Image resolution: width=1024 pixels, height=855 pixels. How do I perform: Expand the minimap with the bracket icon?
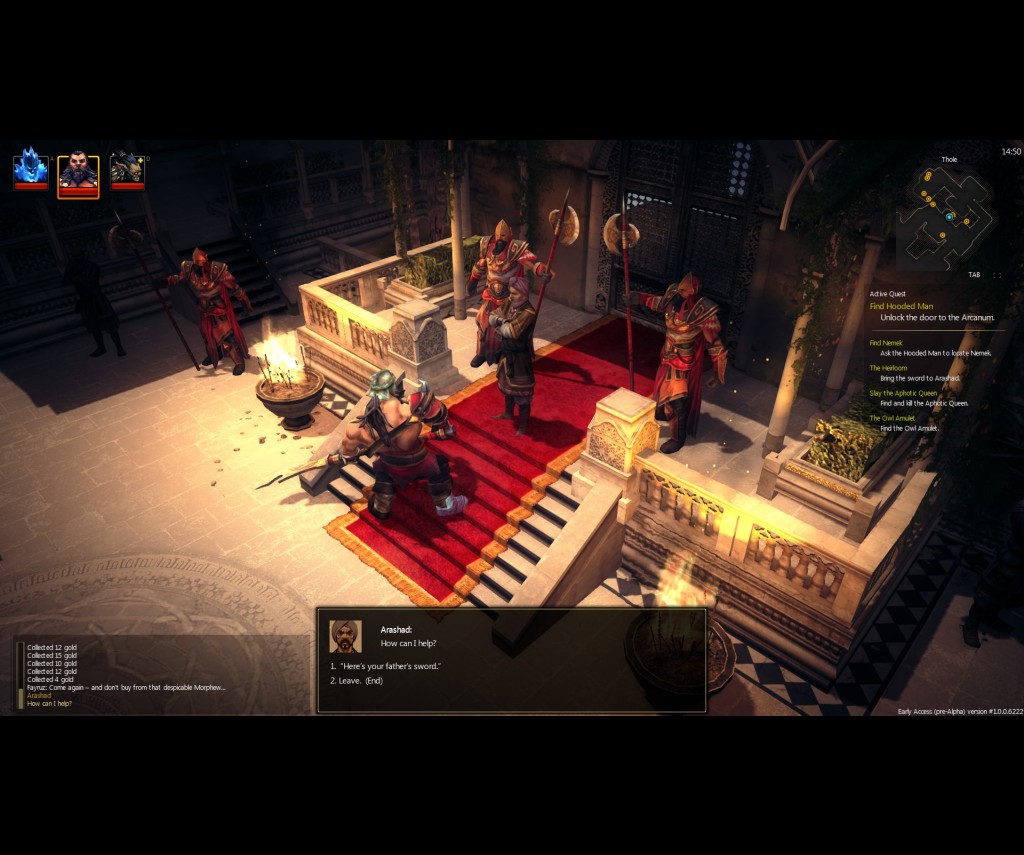tap(996, 275)
